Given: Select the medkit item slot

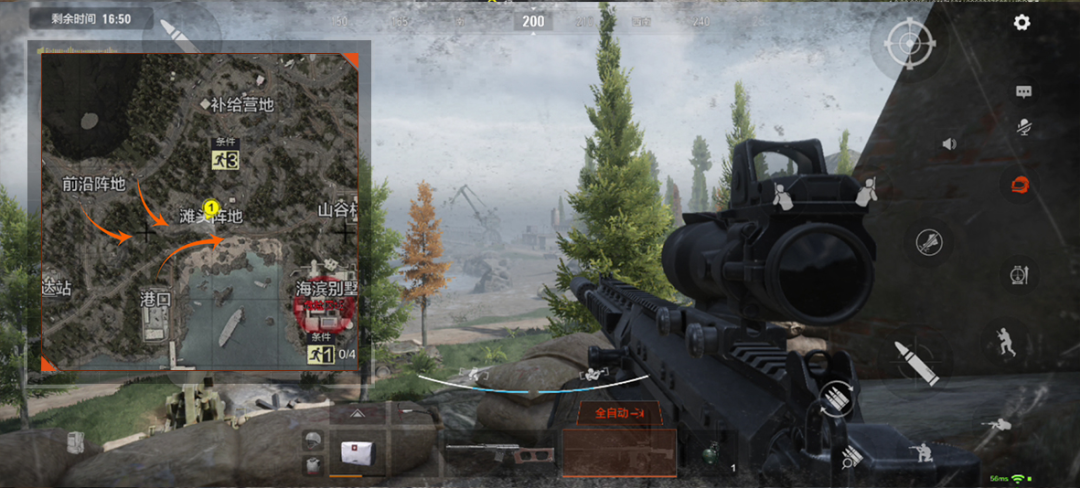Looking at the screenshot, I should click(355, 451).
